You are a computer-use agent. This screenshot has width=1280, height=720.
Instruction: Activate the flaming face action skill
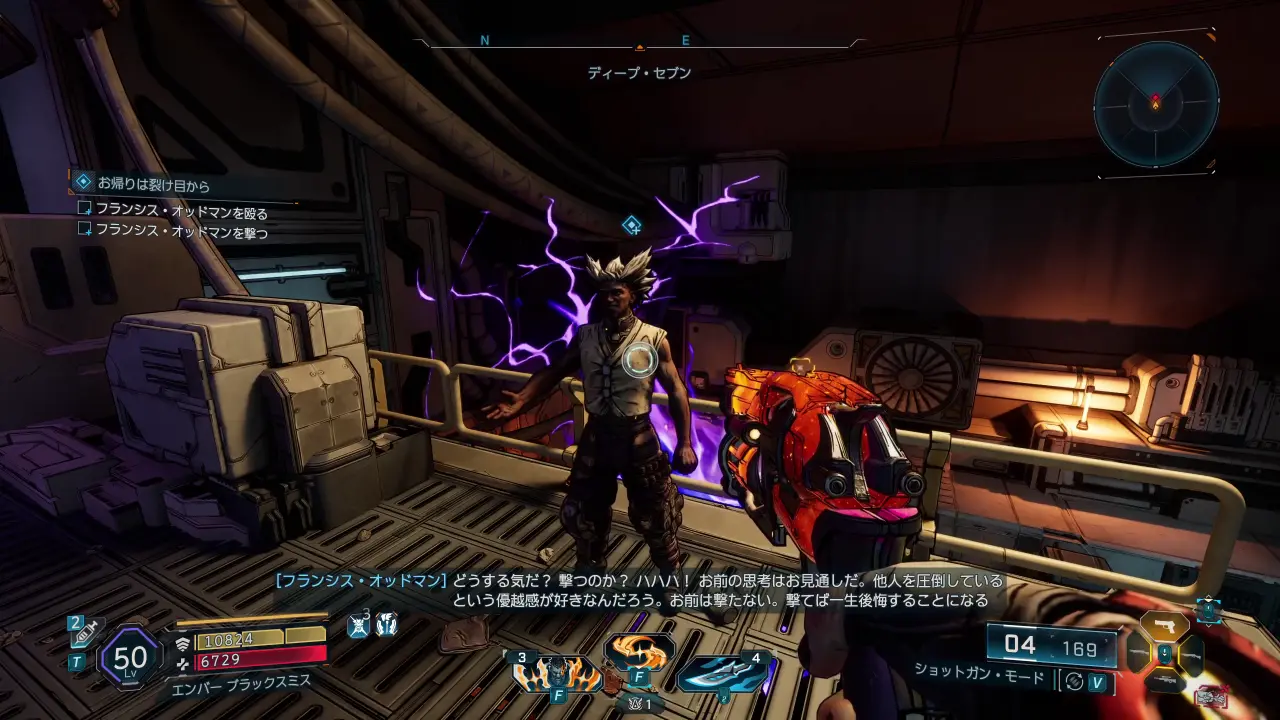point(557,674)
